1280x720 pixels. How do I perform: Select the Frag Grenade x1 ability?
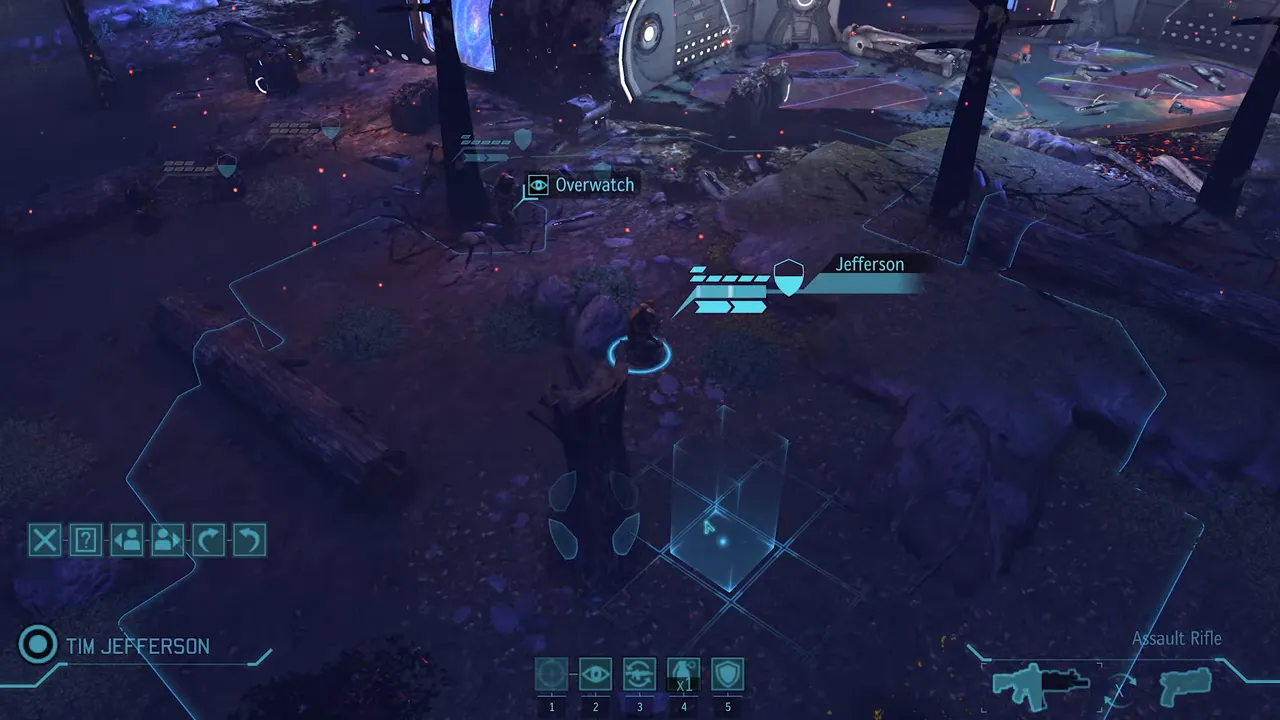click(x=683, y=674)
